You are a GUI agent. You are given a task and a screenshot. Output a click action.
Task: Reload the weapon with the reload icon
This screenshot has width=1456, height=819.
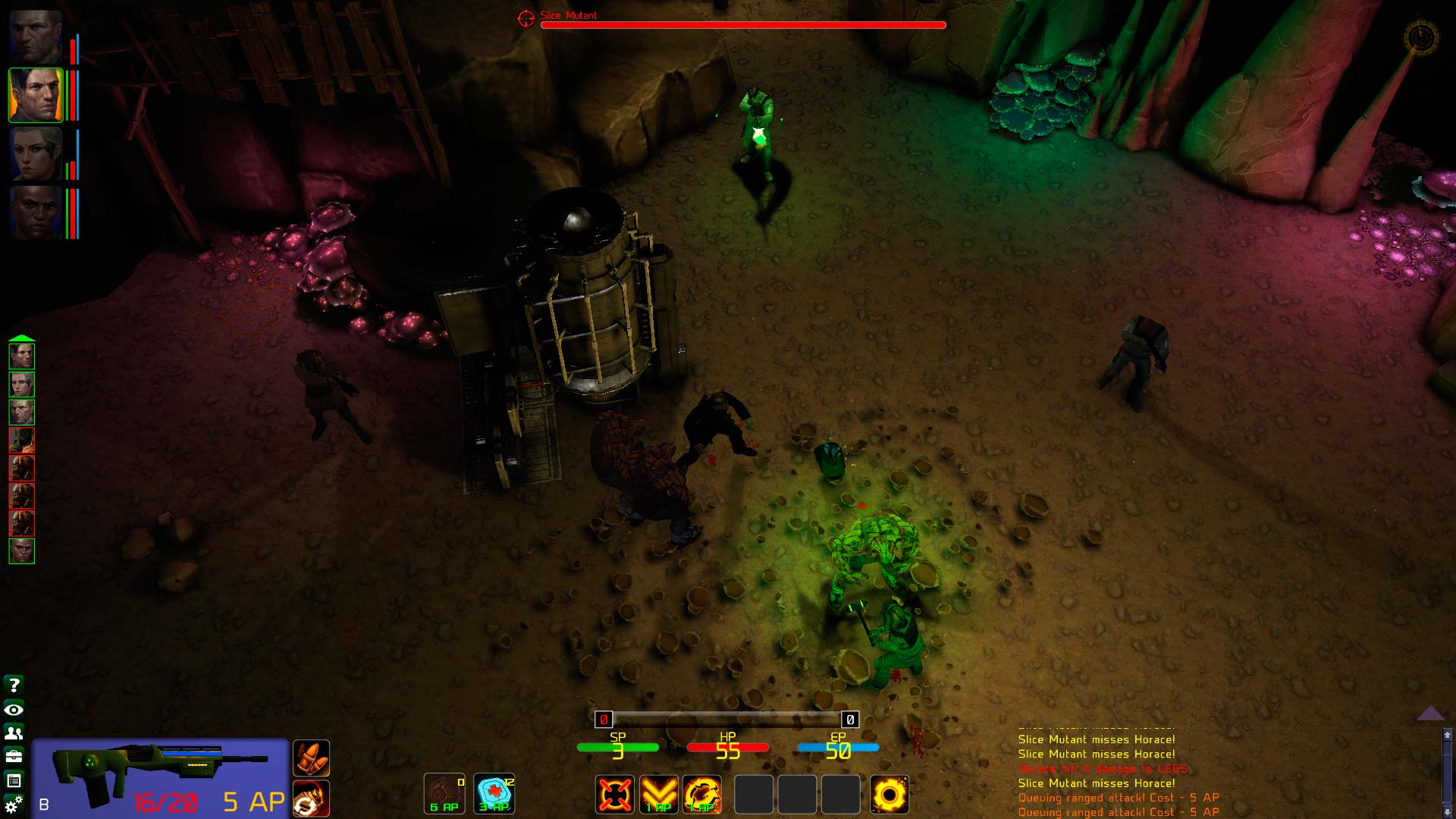coord(311,799)
